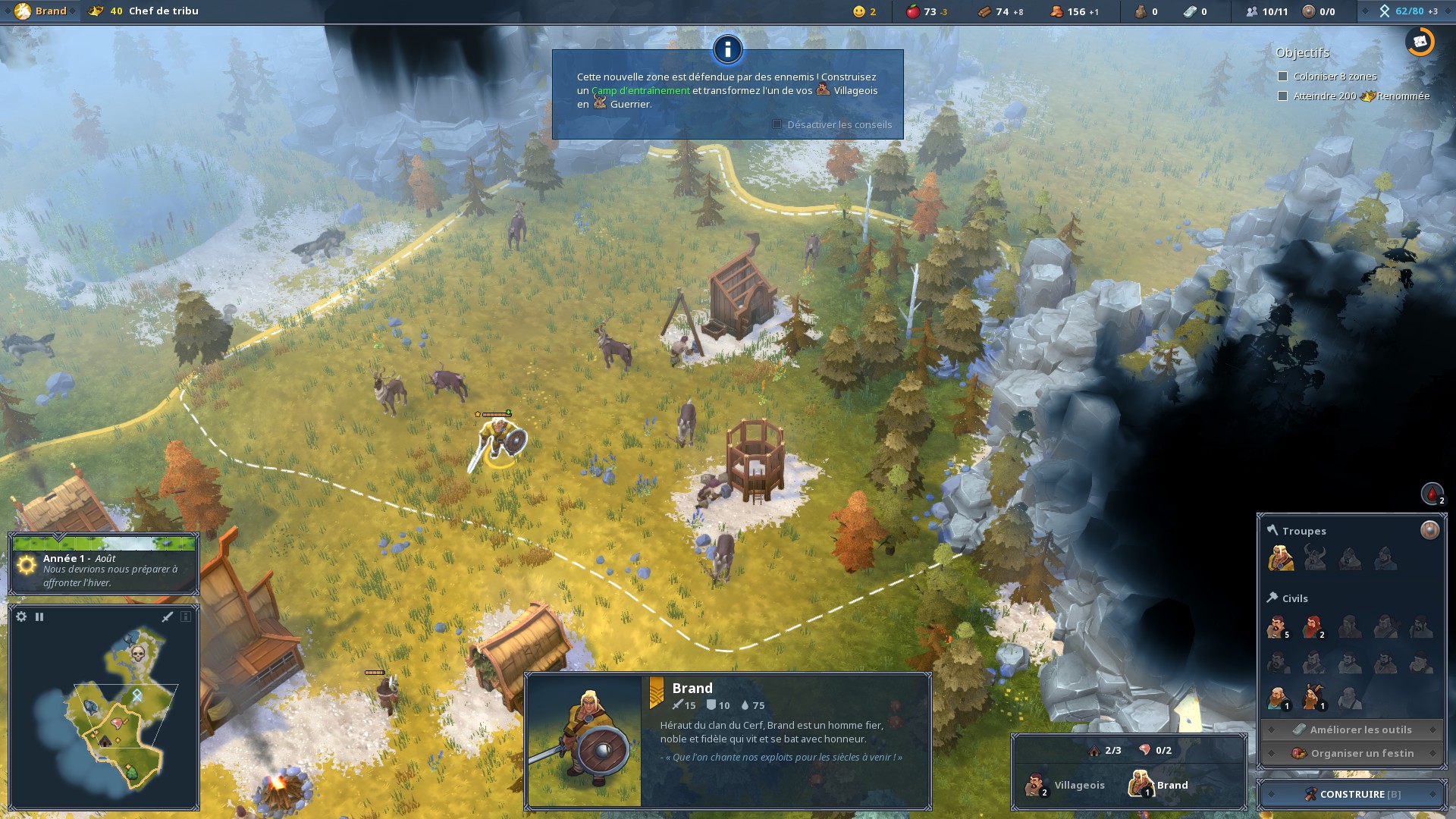Image resolution: width=1456 pixels, height=819 pixels.
Task: Select the red-haired civilian icon with count 2
Action: click(1313, 627)
